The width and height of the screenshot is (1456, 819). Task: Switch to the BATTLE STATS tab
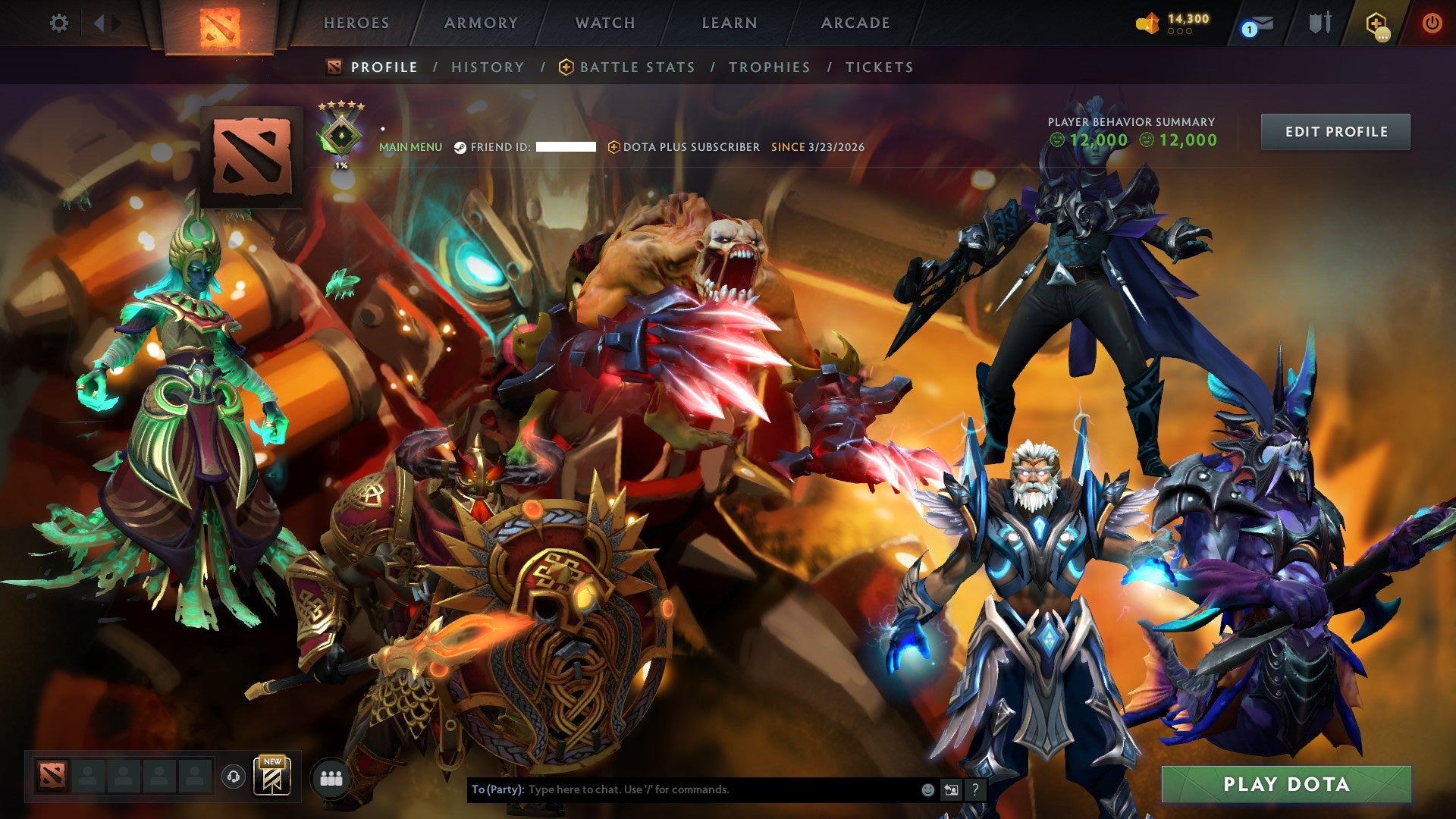tap(635, 67)
